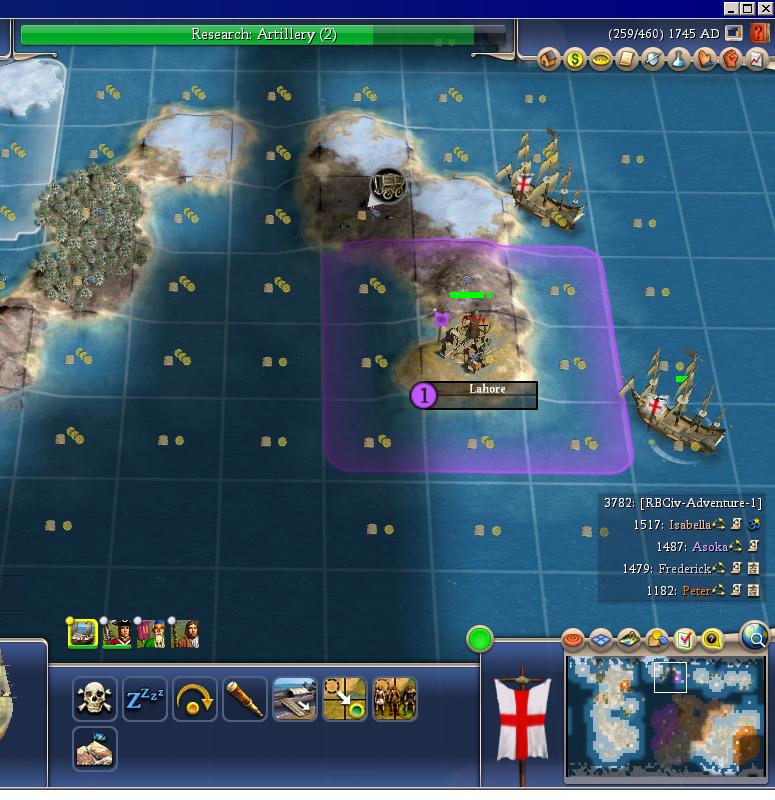The image size is (775, 800).
Task: Select the redcoat soldier cargo unit portrait
Action: (x=117, y=633)
